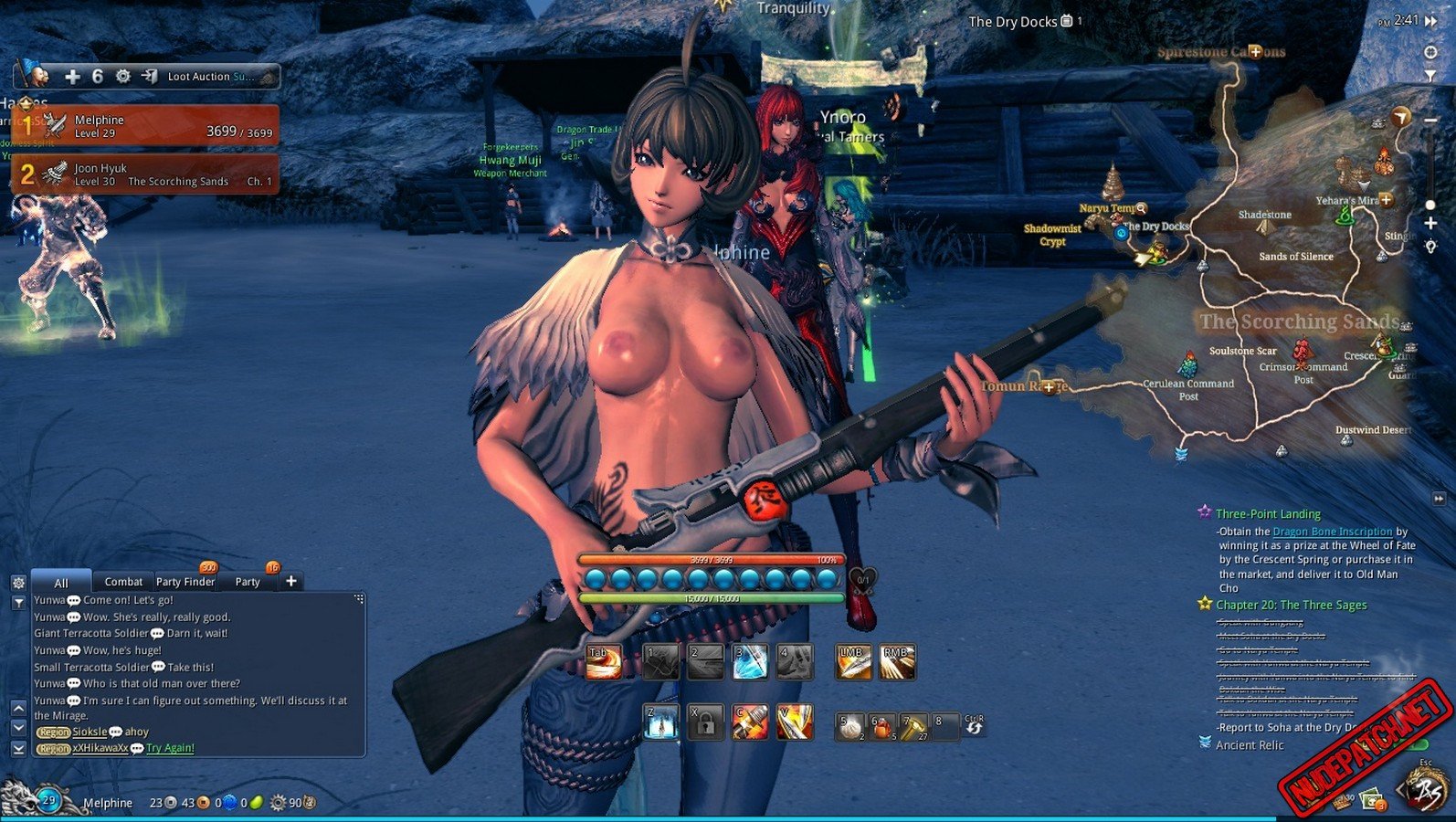Zoom in the map with the plus button
The image size is (1456, 822).
click(x=1430, y=224)
